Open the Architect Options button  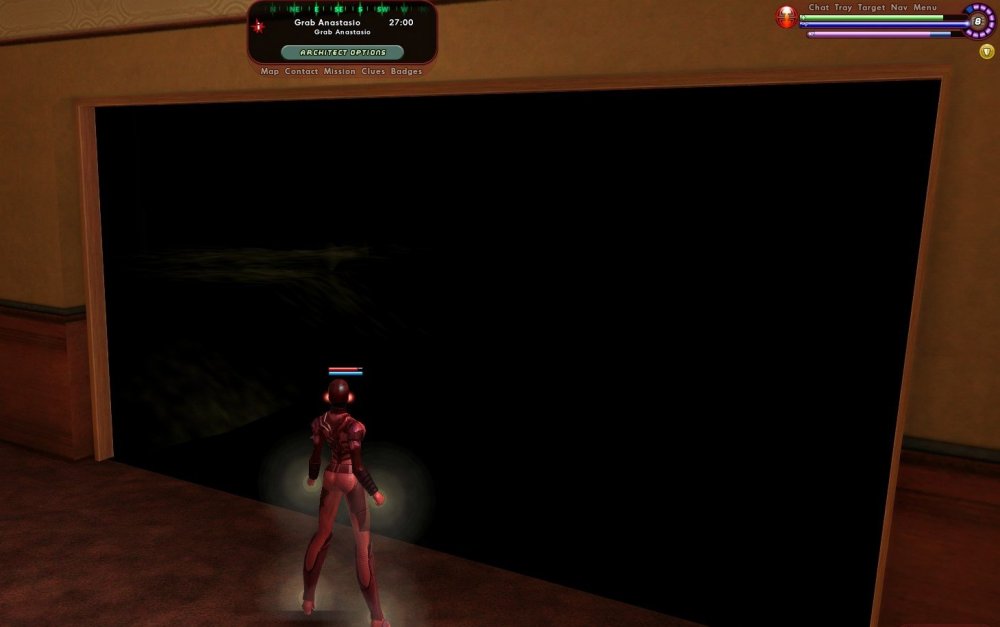[x=342, y=52]
